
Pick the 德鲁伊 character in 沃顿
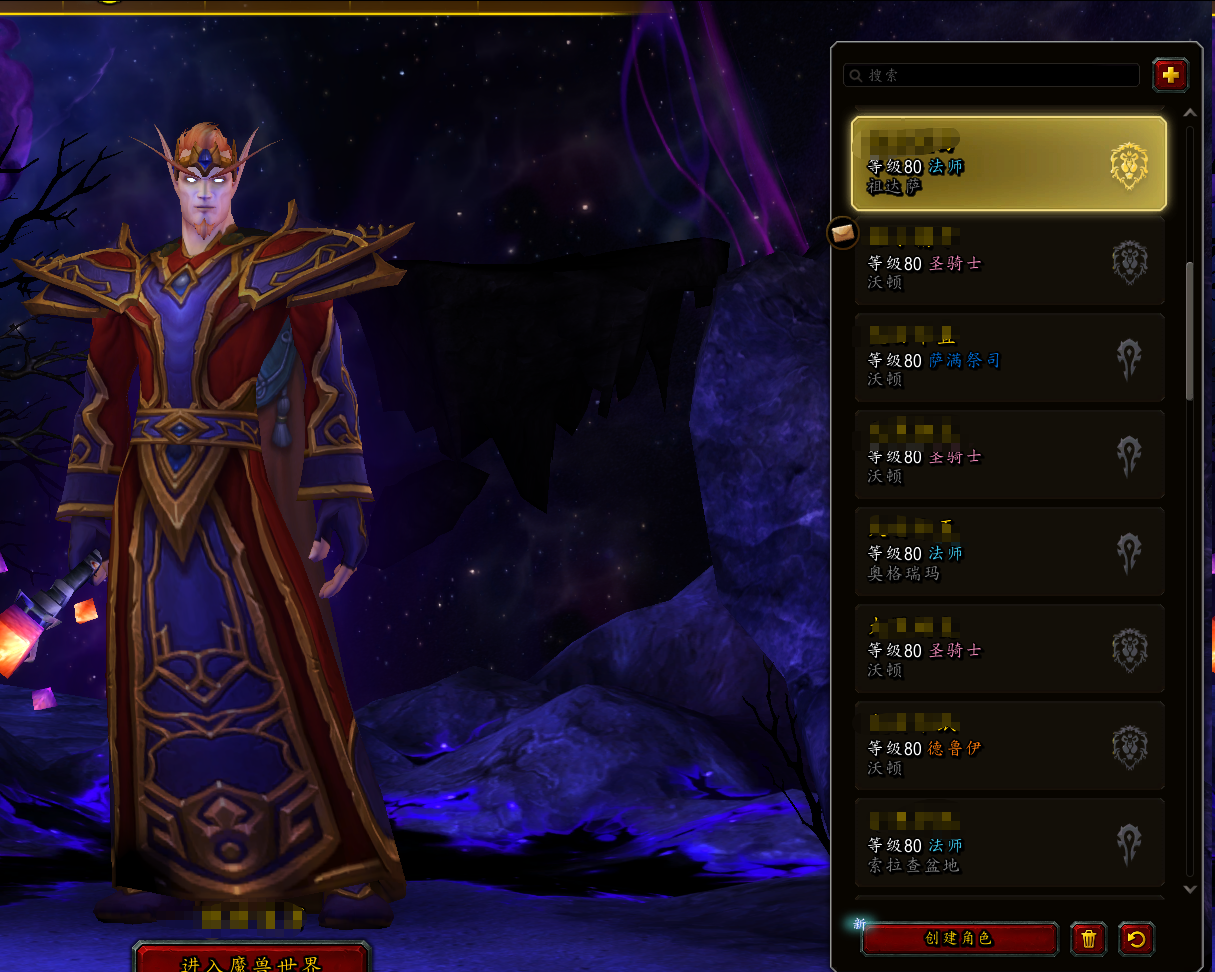click(x=1008, y=746)
